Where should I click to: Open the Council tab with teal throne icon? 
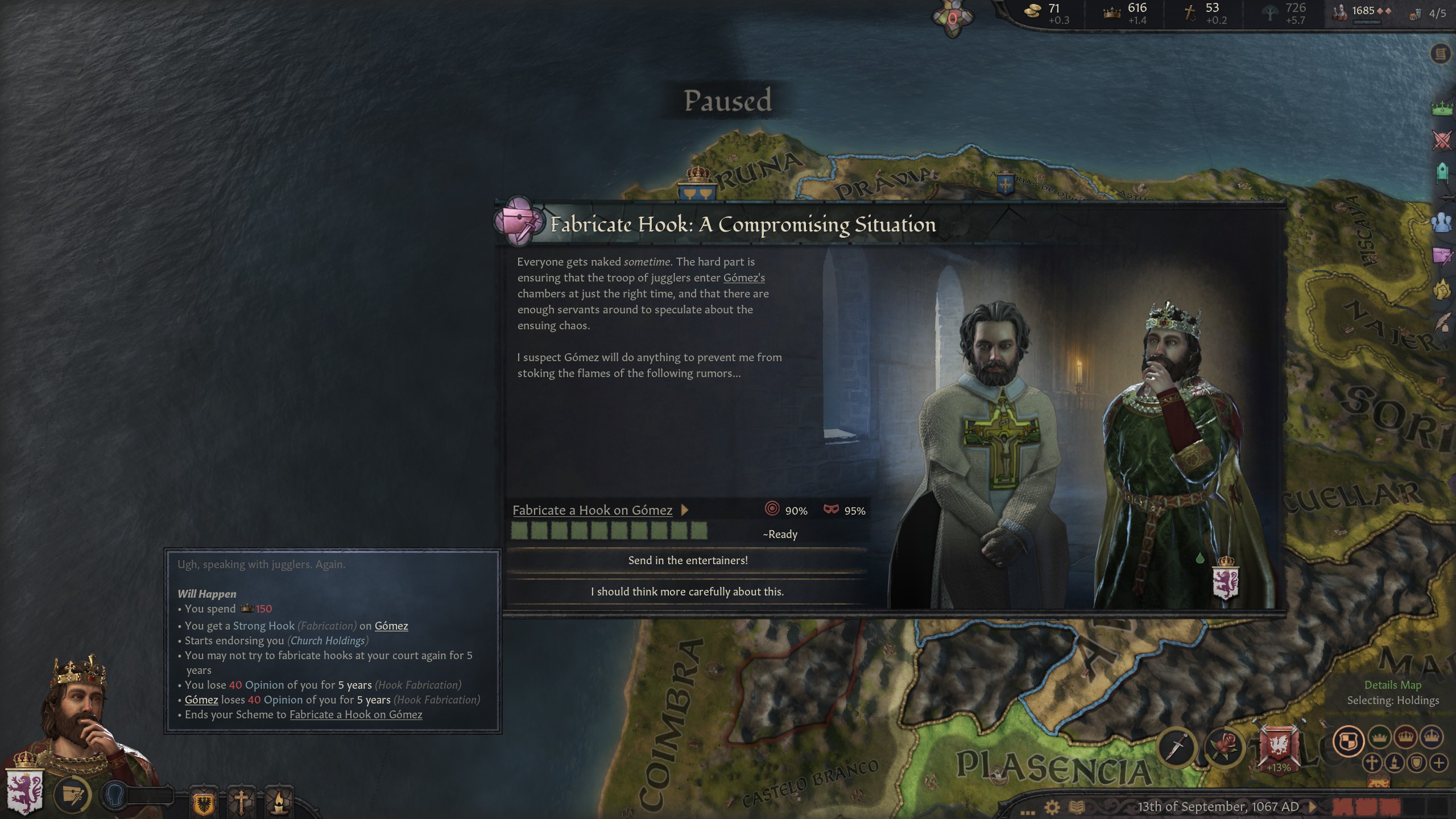point(1442,172)
